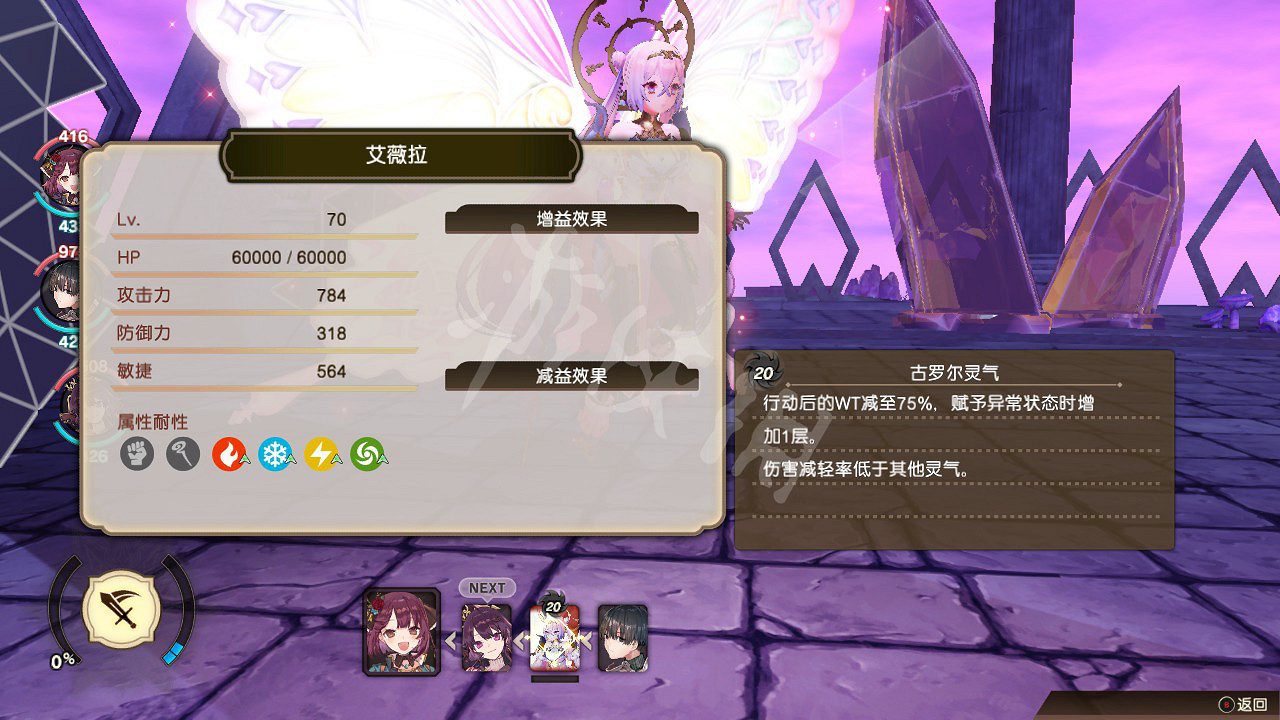Click the fire attribute resistance icon

(230, 452)
